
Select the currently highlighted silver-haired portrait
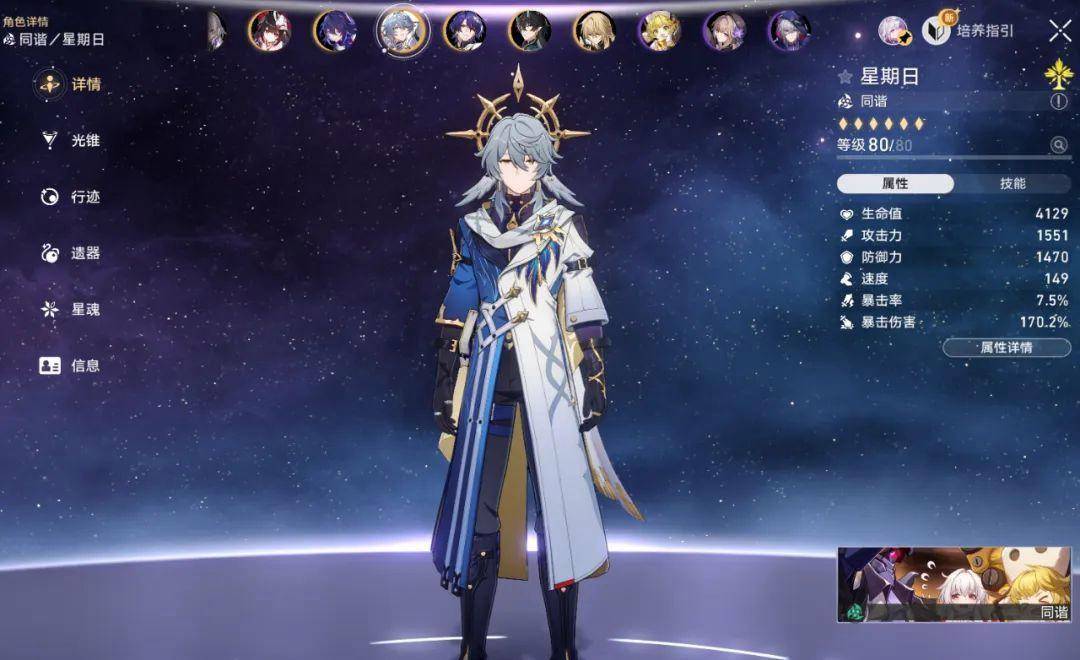point(402,31)
